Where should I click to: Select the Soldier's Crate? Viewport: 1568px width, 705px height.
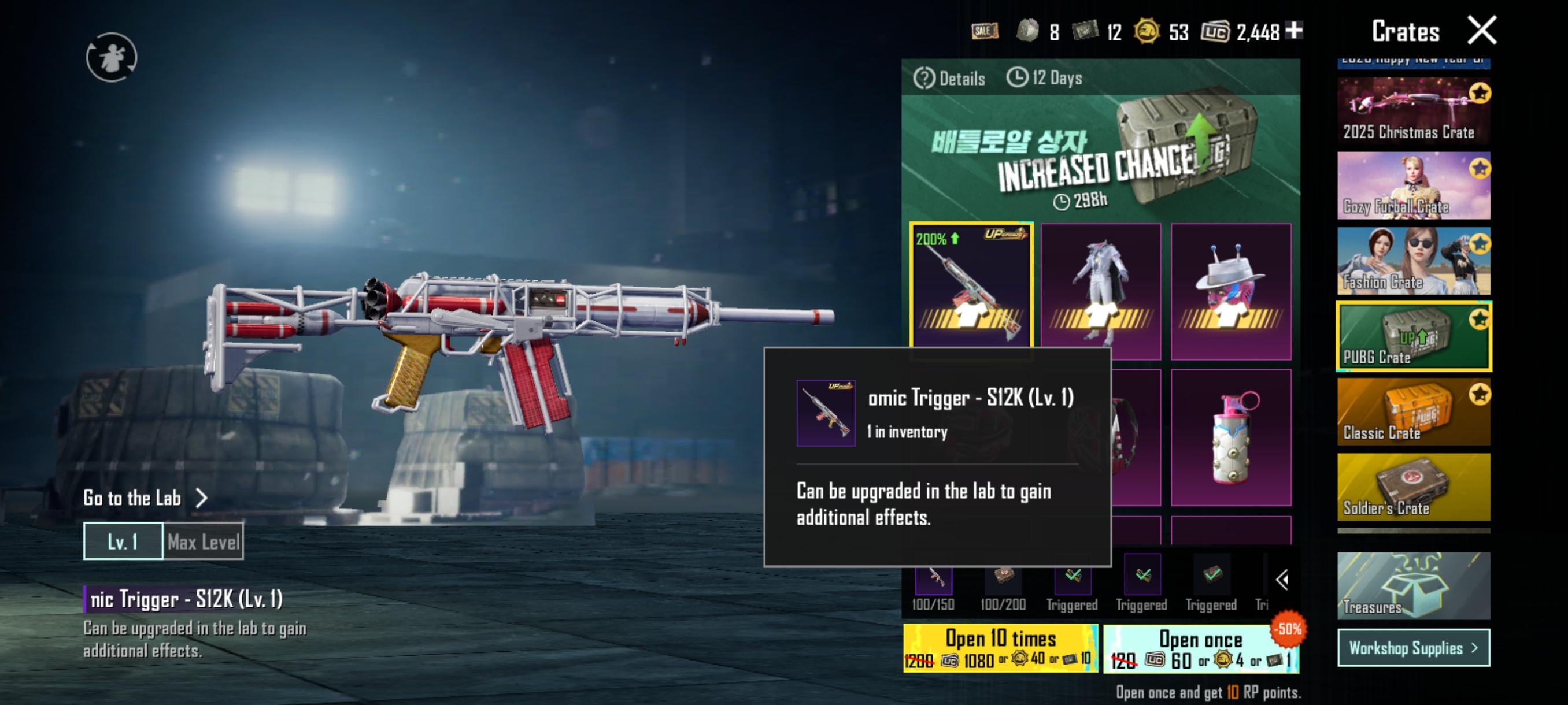click(x=1413, y=487)
